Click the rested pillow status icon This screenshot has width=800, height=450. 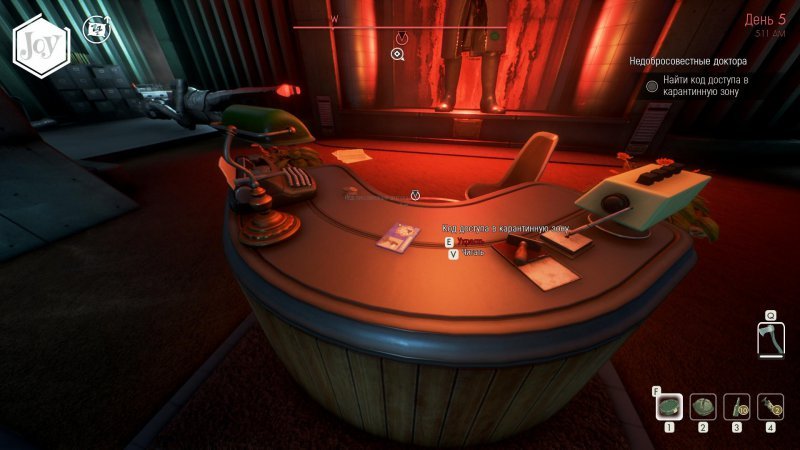coord(96,28)
